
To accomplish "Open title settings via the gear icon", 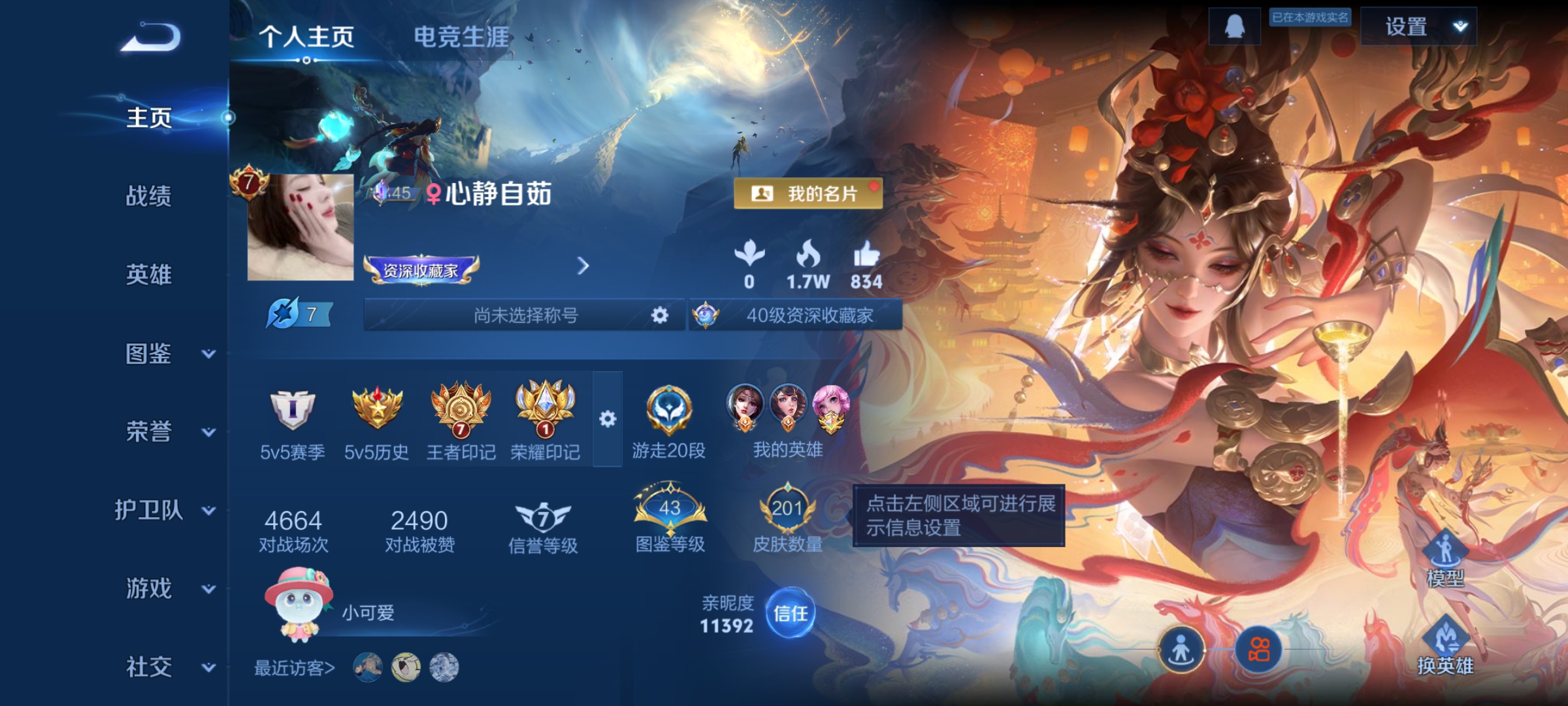I will pyautogui.click(x=660, y=316).
